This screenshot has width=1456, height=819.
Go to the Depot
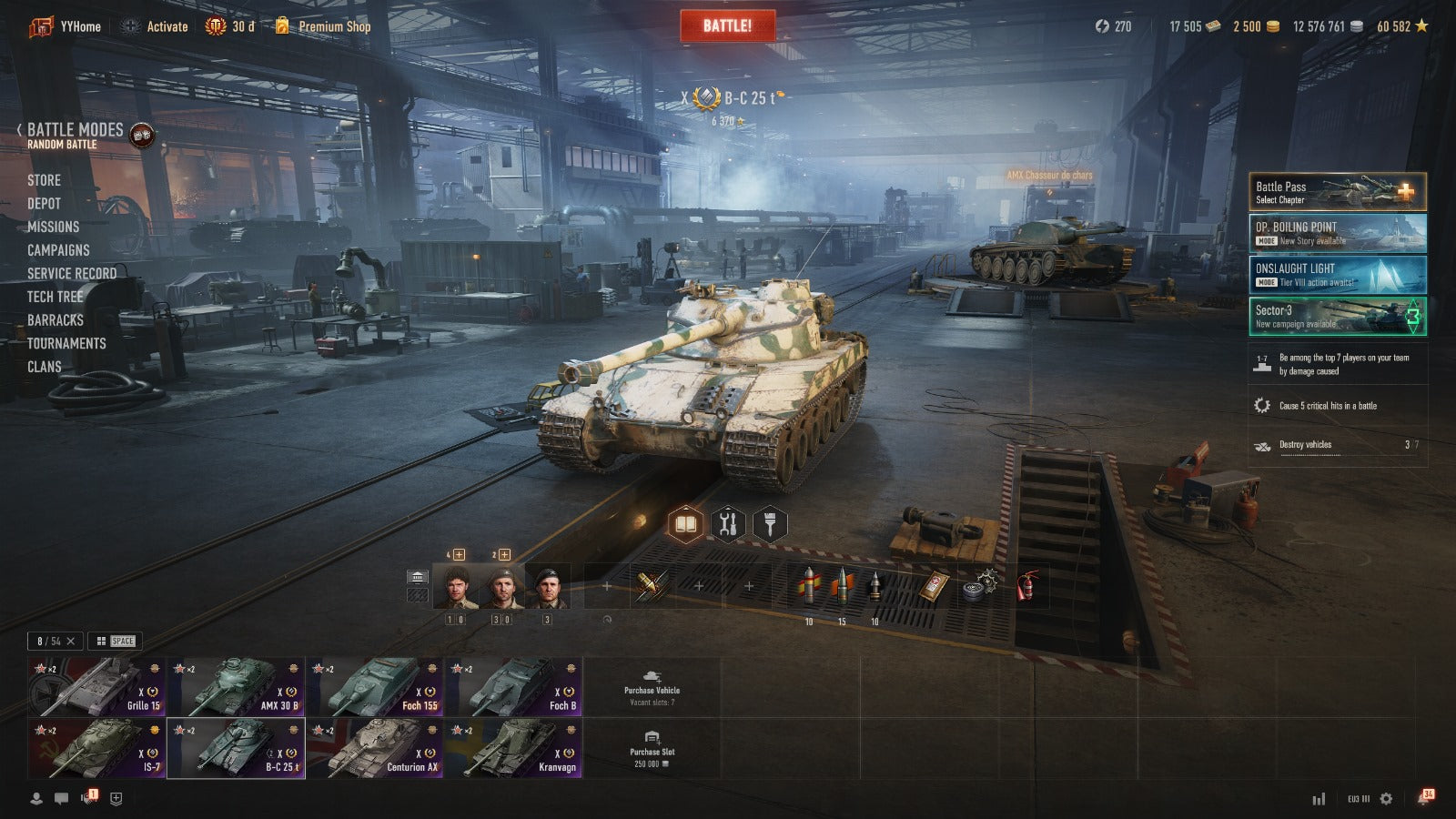click(44, 204)
